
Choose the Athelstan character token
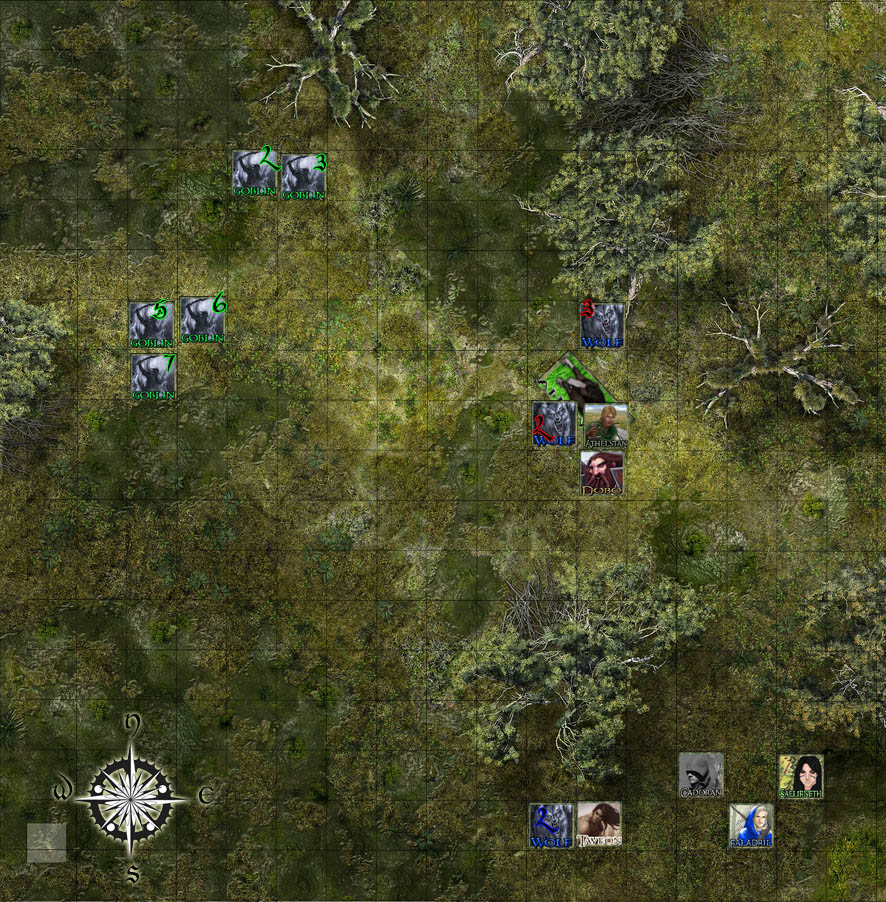[605, 424]
